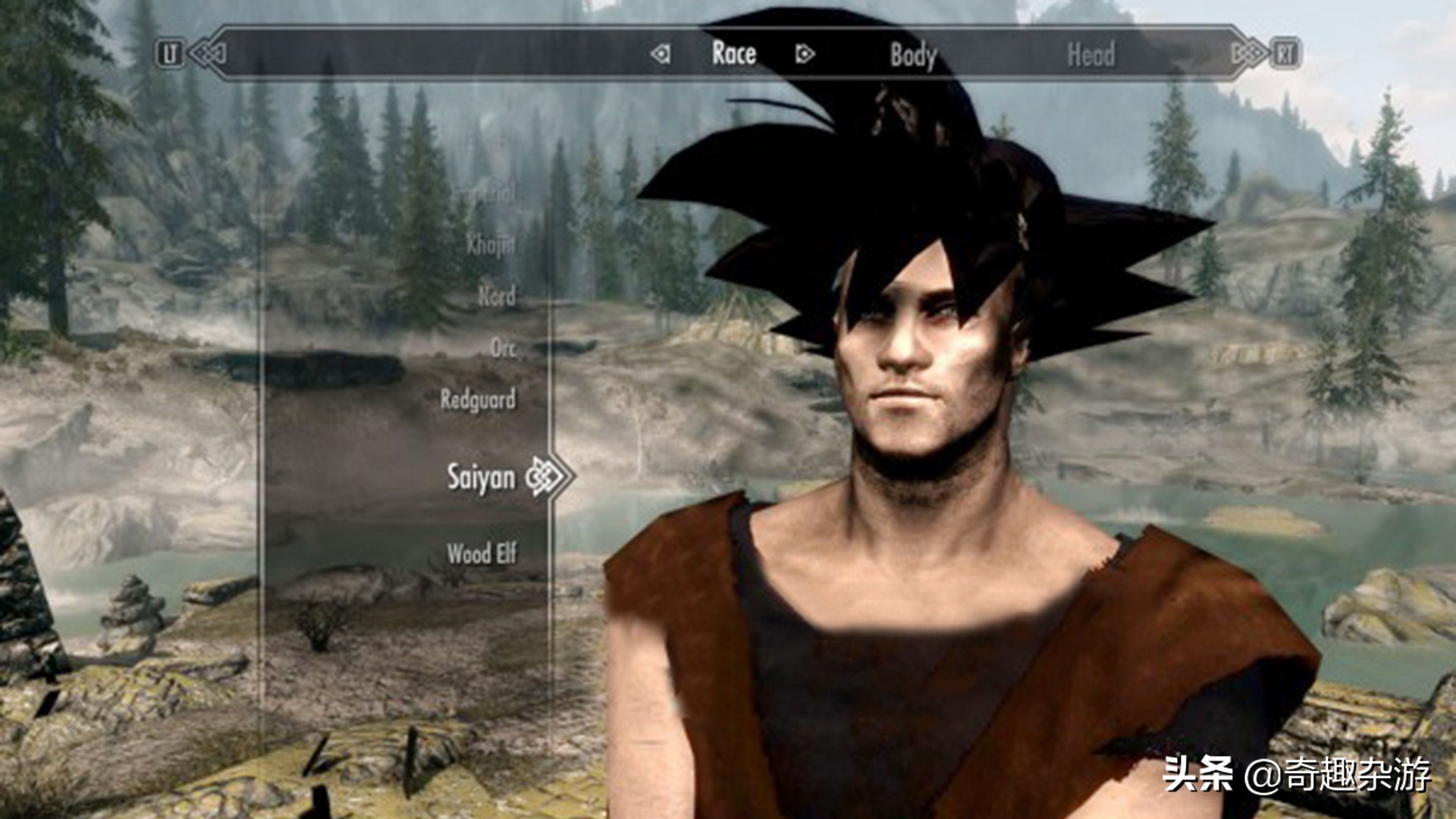1456x819 pixels.
Task: Pick the Nord race
Action: click(x=497, y=296)
